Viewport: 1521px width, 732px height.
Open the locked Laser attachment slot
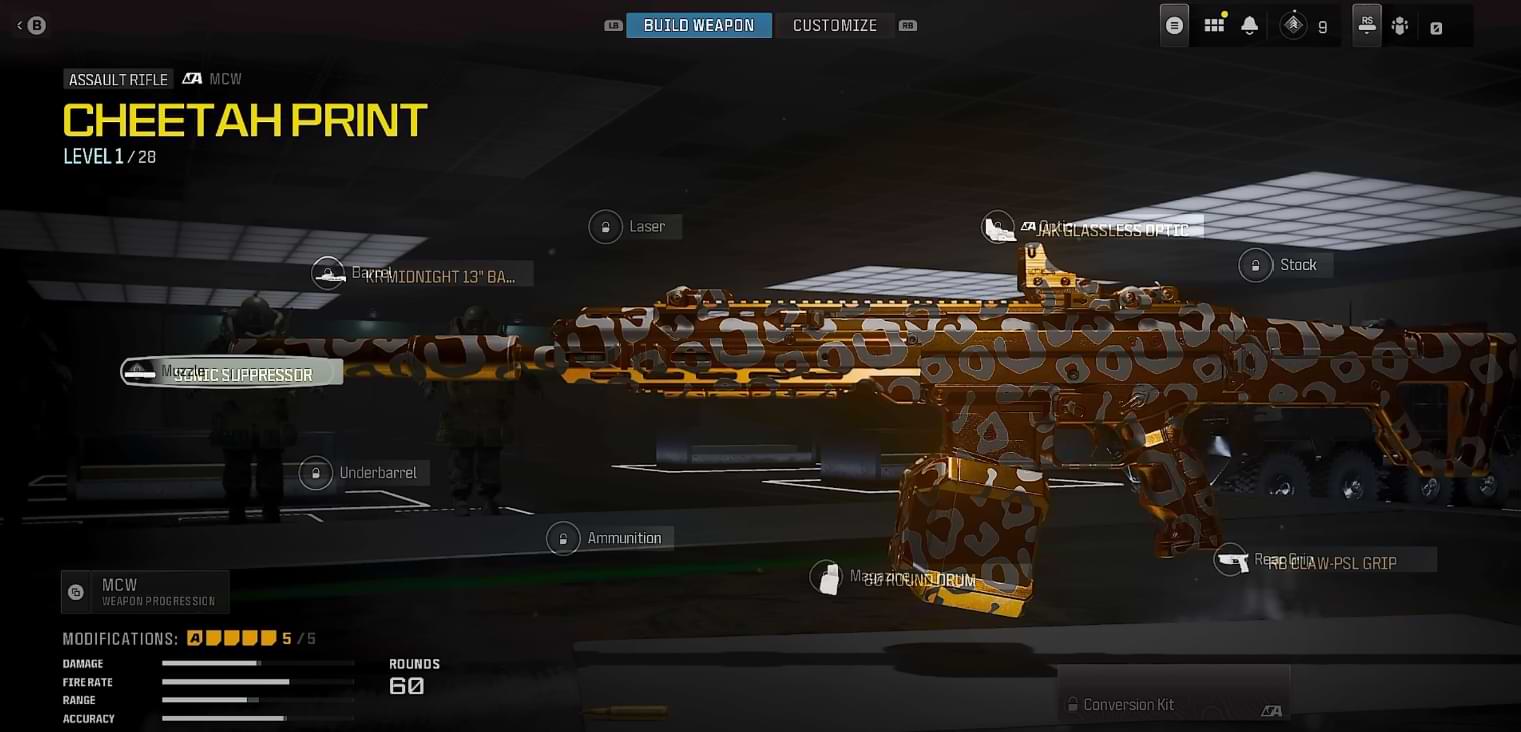605,226
